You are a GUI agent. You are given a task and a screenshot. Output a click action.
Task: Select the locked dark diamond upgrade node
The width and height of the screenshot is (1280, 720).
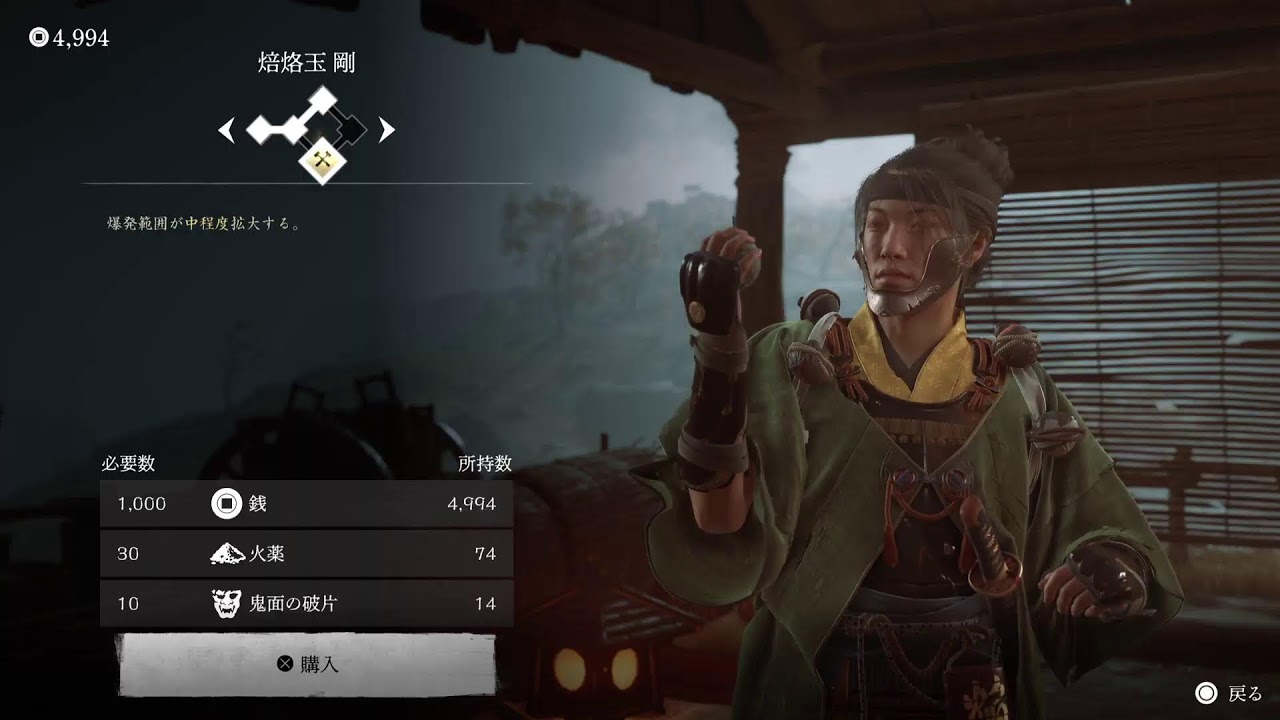[x=350, y=129]
